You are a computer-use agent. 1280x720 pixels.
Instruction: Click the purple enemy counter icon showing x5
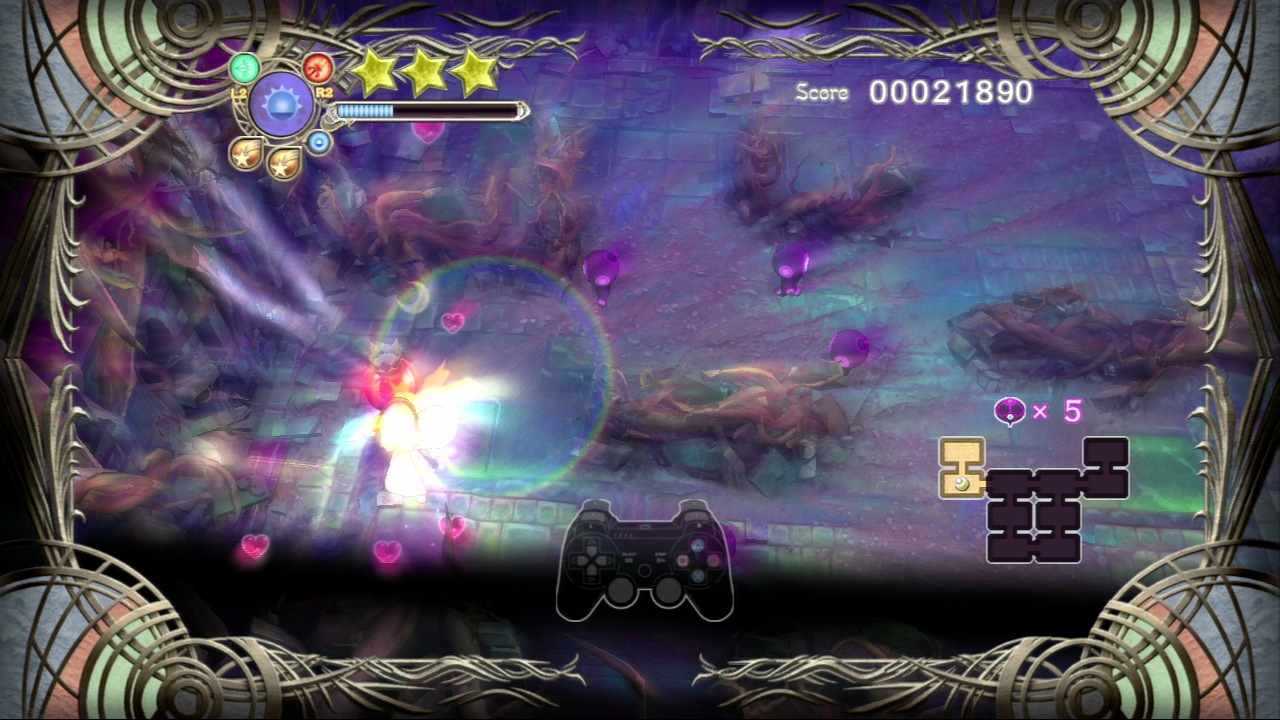click(1009, 411)
